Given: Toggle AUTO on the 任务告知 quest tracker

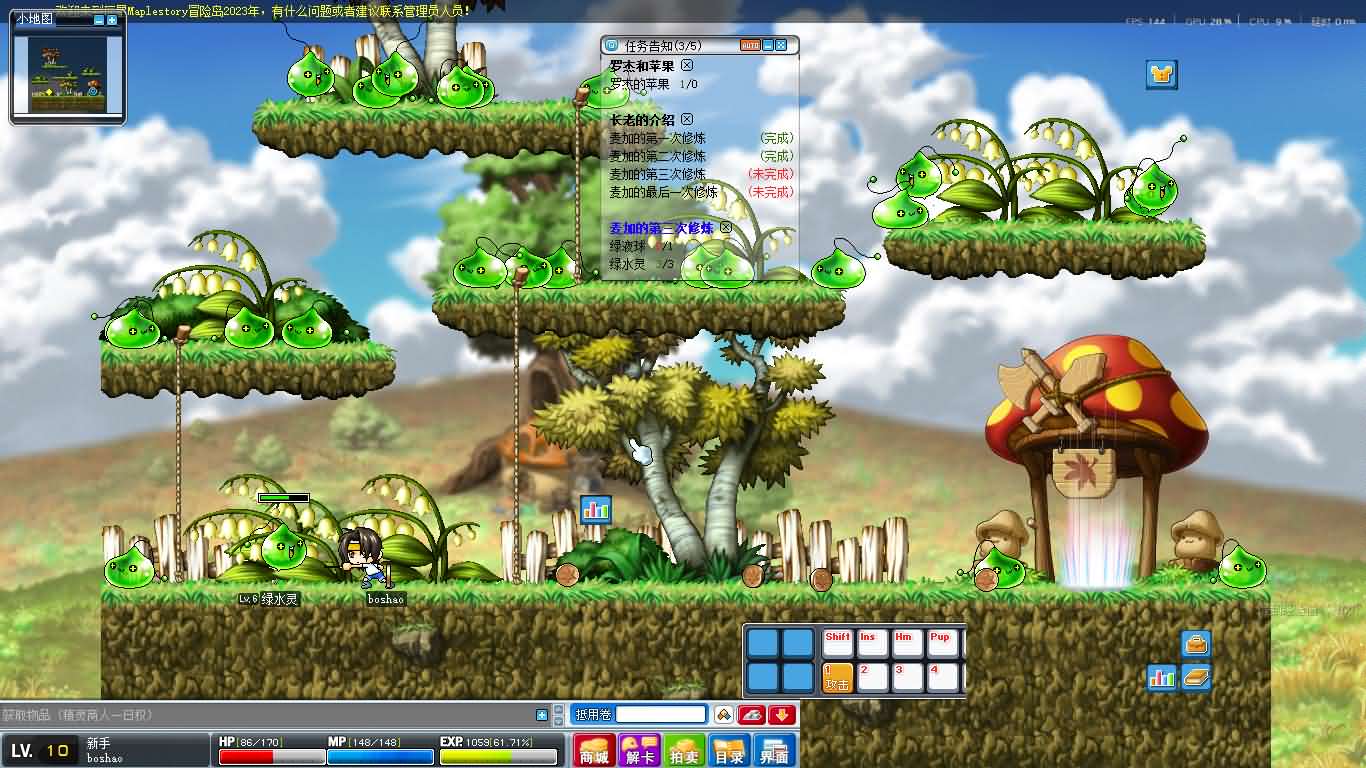Looking at the screenshot, I should tap(750, 45).
